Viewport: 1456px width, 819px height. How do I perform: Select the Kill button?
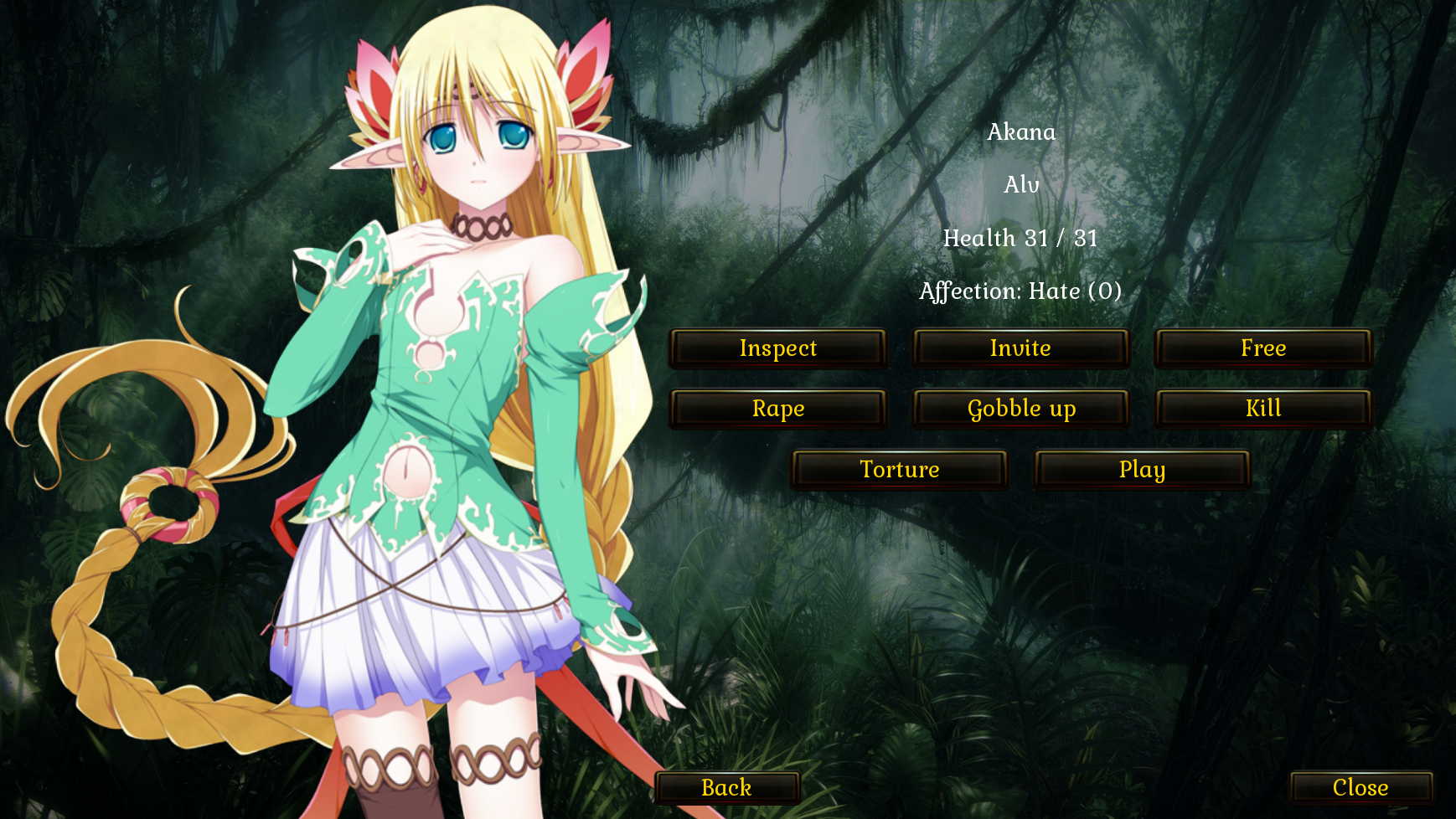click(1263, 409)
